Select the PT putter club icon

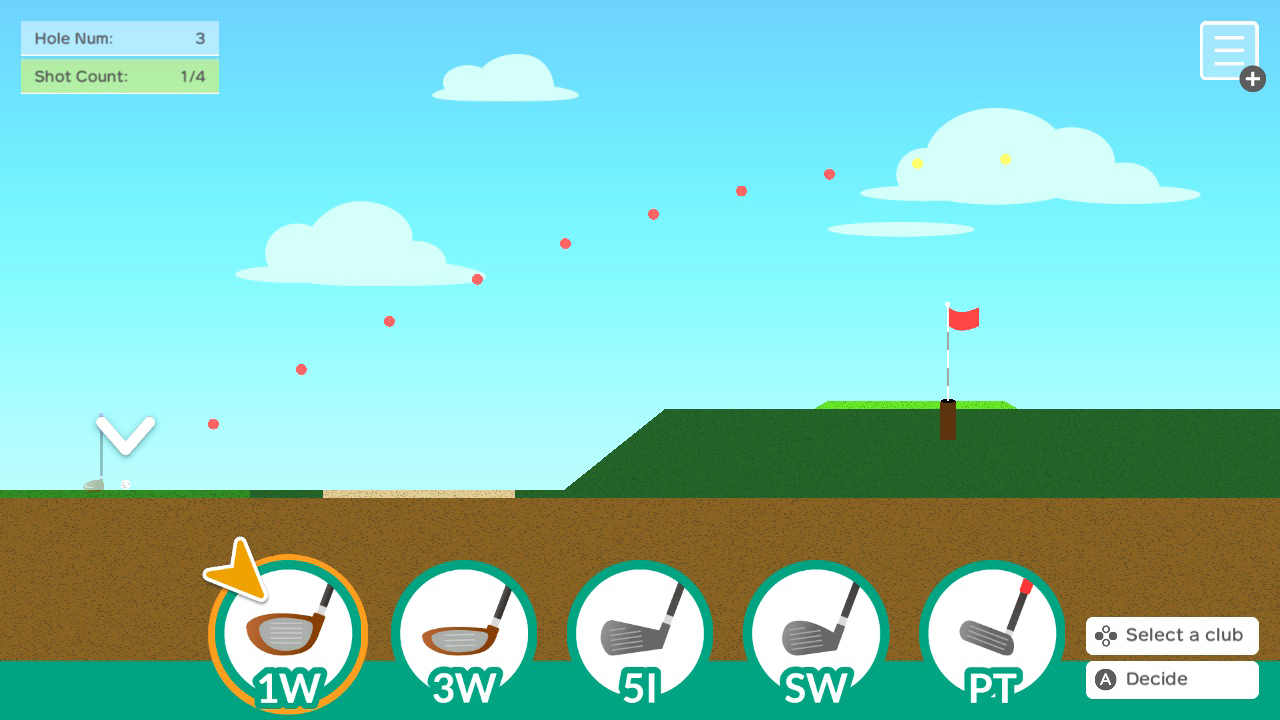tap(993, 634)
